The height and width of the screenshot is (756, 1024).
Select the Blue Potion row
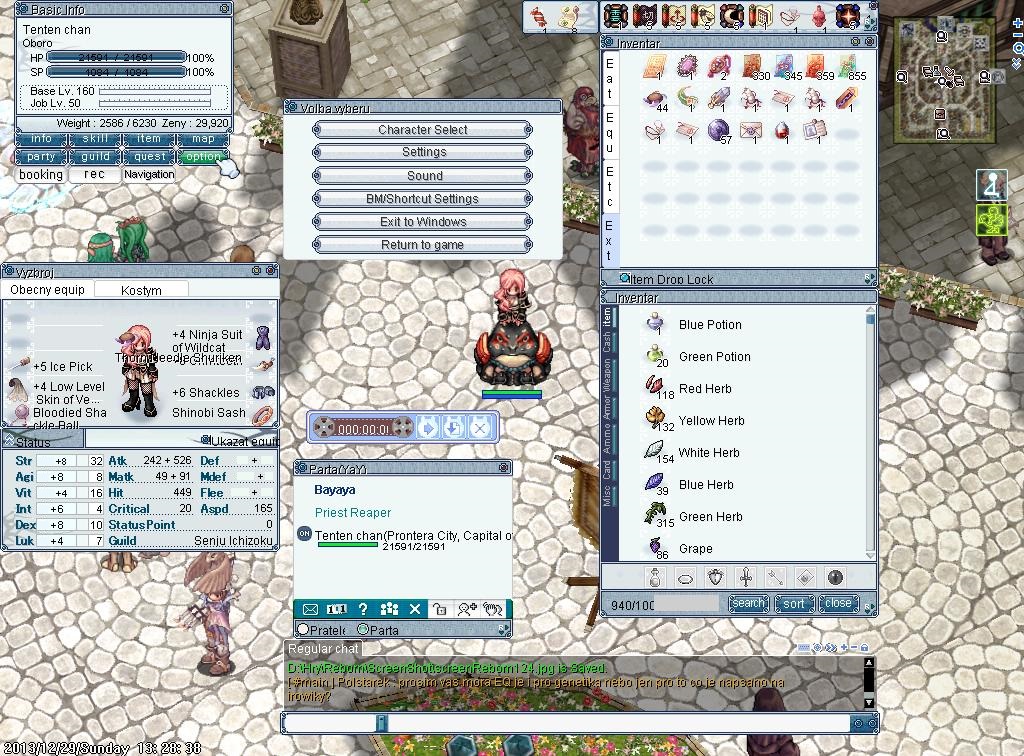[x=710, y=325]
